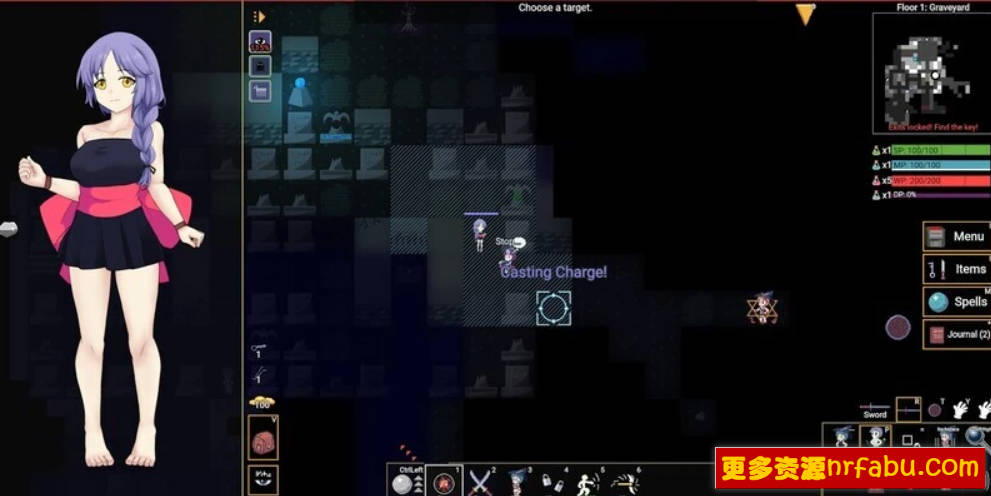The width and height of the screenshot is (991, 496).
Task: Select the boxed sword weapon slot
Action: pos(908,407)
